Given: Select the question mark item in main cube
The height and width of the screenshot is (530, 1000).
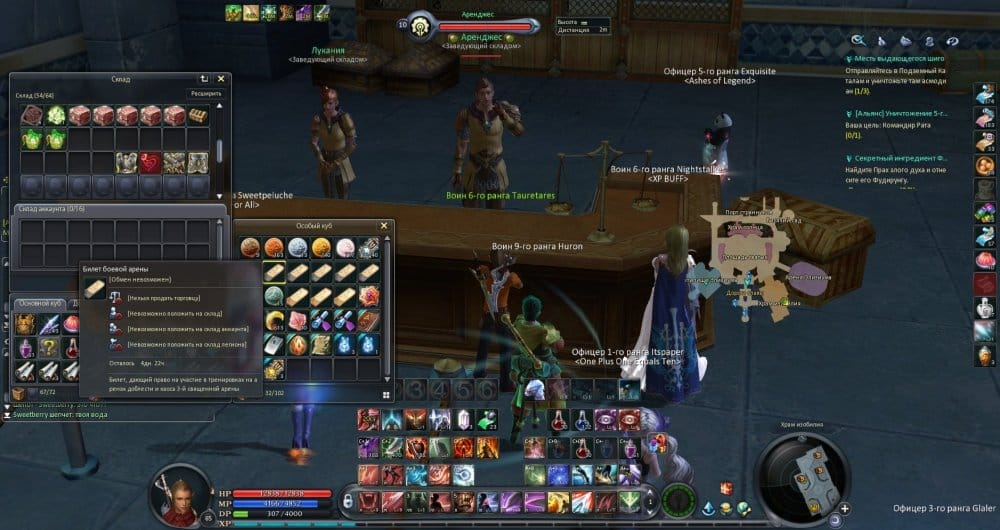Looking at the screenshot, I should (x=48, y=346).
